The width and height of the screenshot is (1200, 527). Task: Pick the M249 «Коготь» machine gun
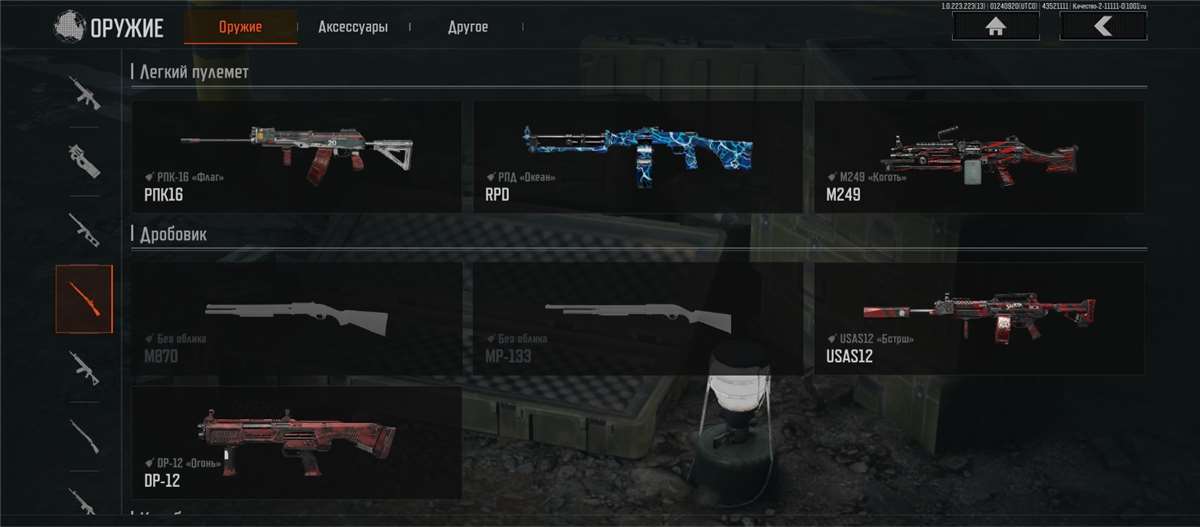[x=979, y=156]
